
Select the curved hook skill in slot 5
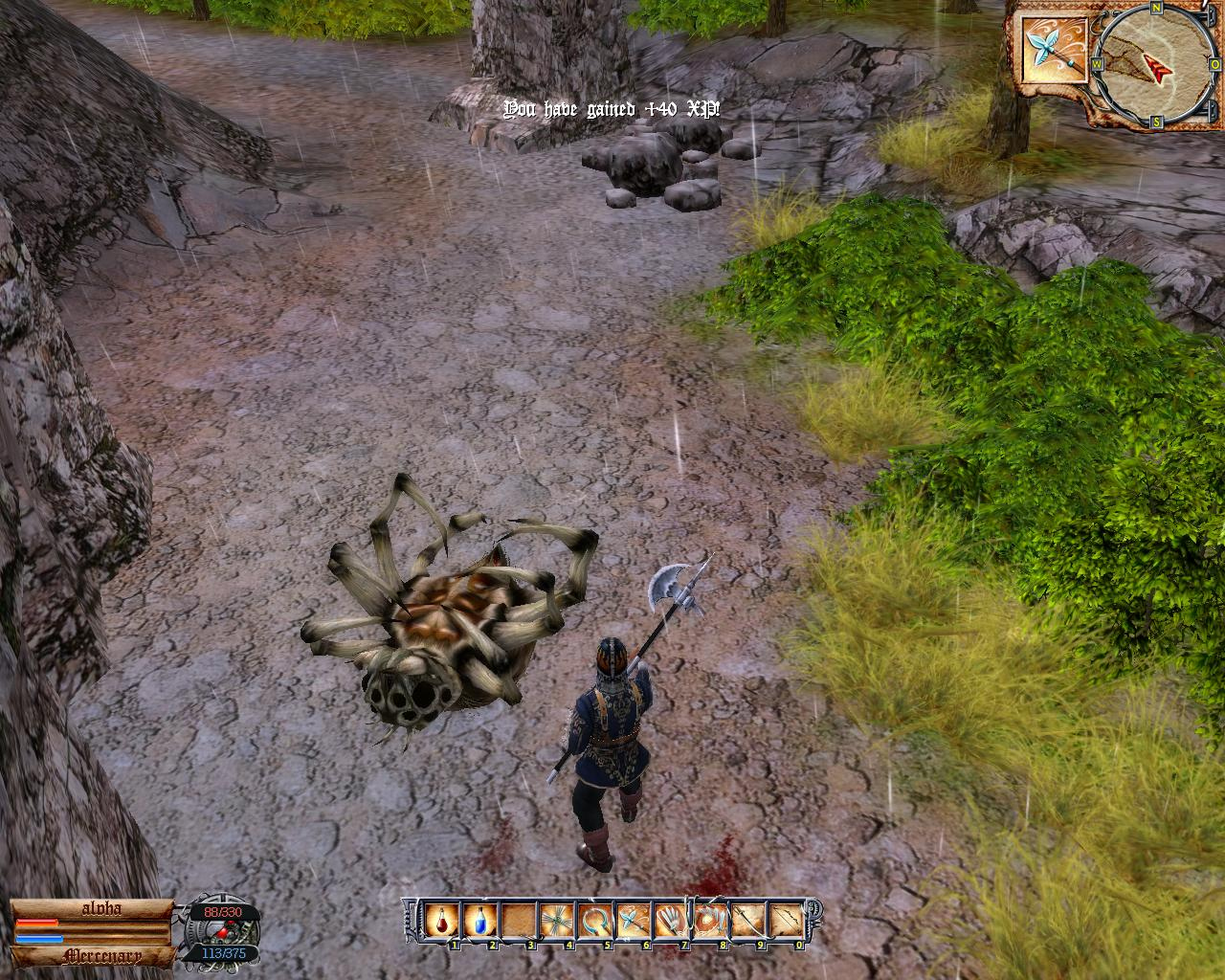tap(593, 922)
